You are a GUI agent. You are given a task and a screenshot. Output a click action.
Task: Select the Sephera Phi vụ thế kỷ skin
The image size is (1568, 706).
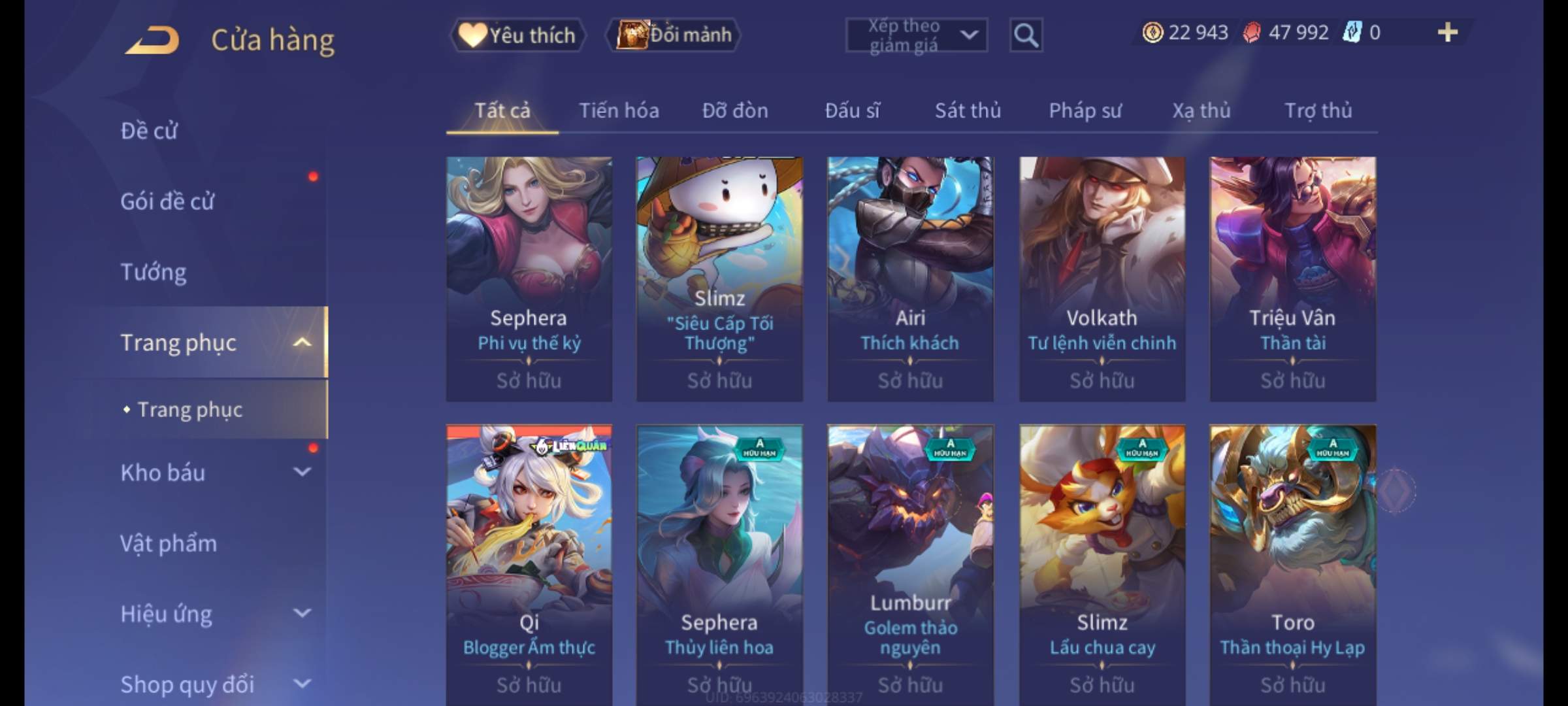point(529,278)
